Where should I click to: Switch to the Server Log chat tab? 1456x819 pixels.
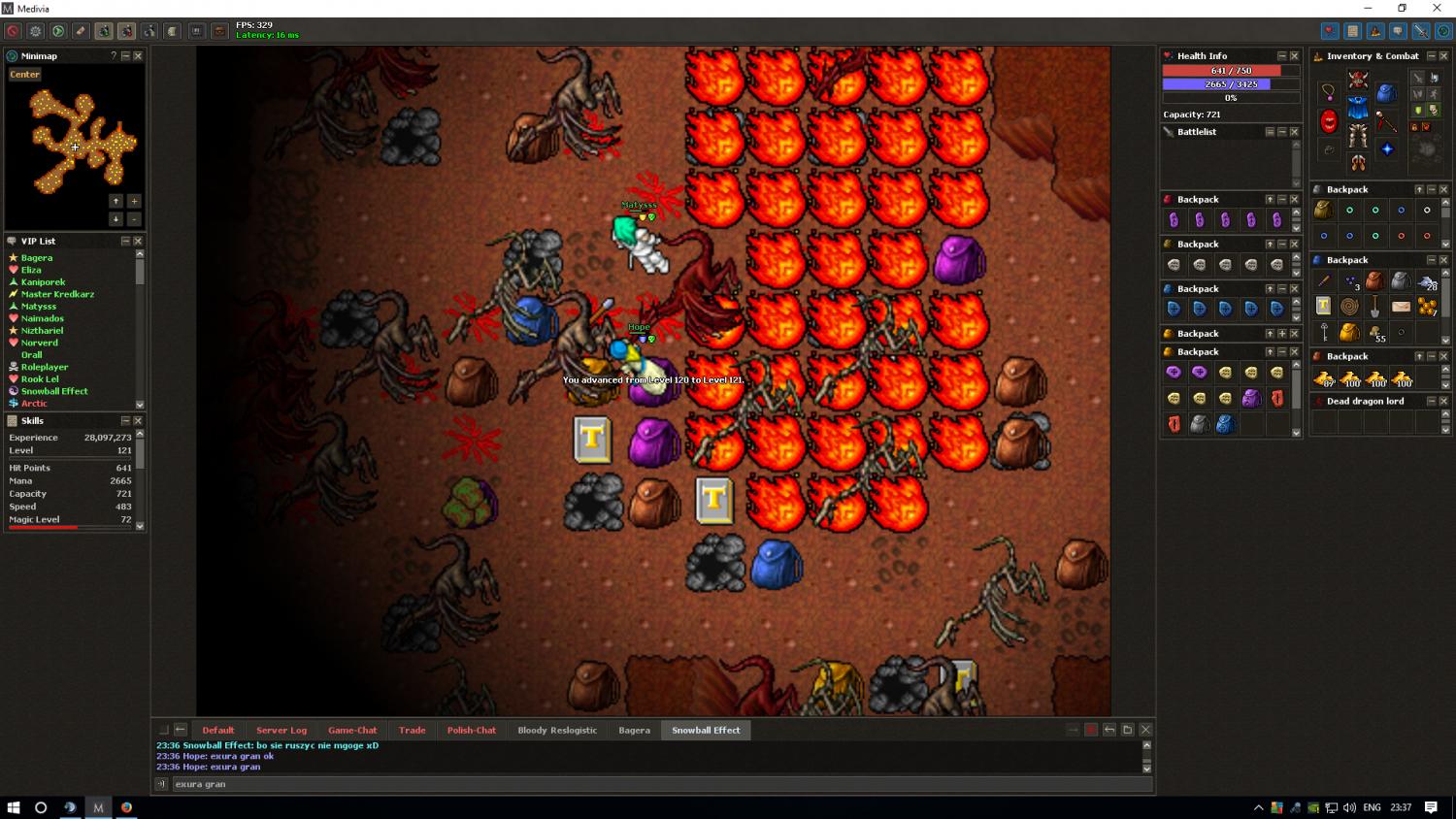[281, 731]
